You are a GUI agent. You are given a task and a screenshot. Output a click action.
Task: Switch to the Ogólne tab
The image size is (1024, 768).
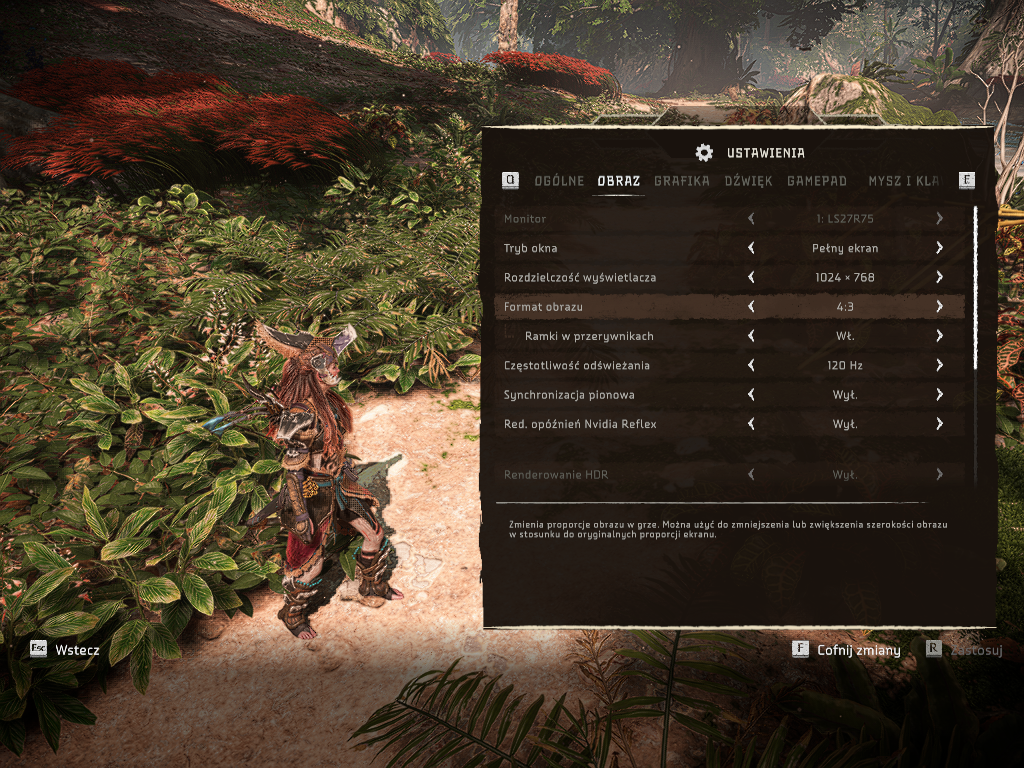[x=559, y=181]
